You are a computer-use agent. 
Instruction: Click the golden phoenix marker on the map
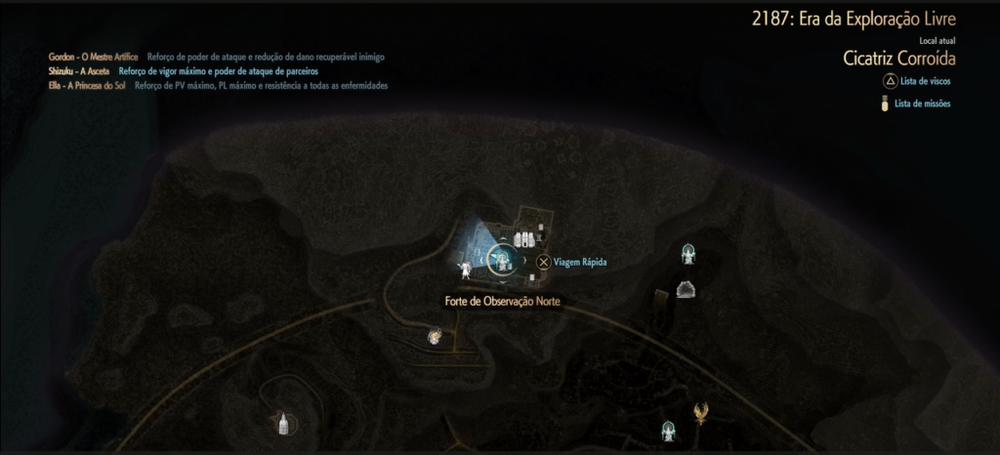(x=702, y=411)
